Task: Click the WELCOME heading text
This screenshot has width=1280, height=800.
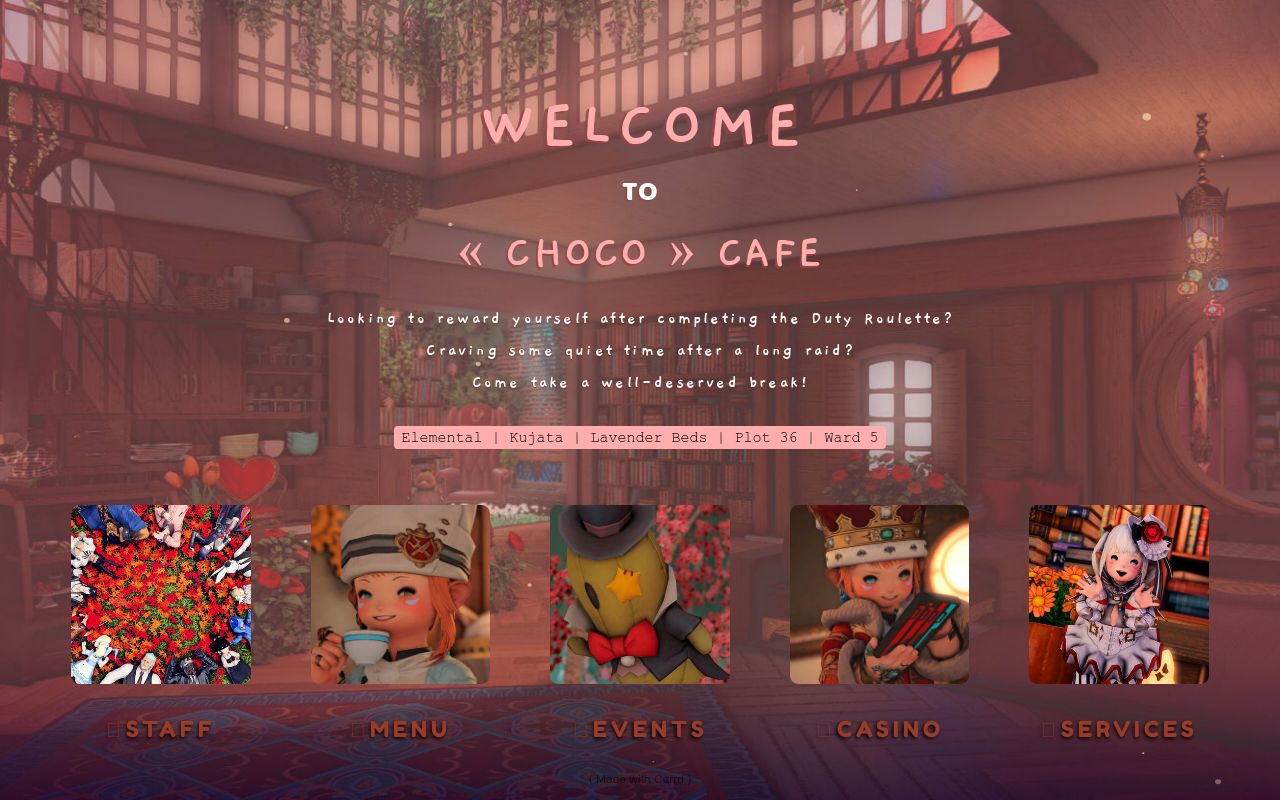Action: pyautogui.click(x=640, y=124)
